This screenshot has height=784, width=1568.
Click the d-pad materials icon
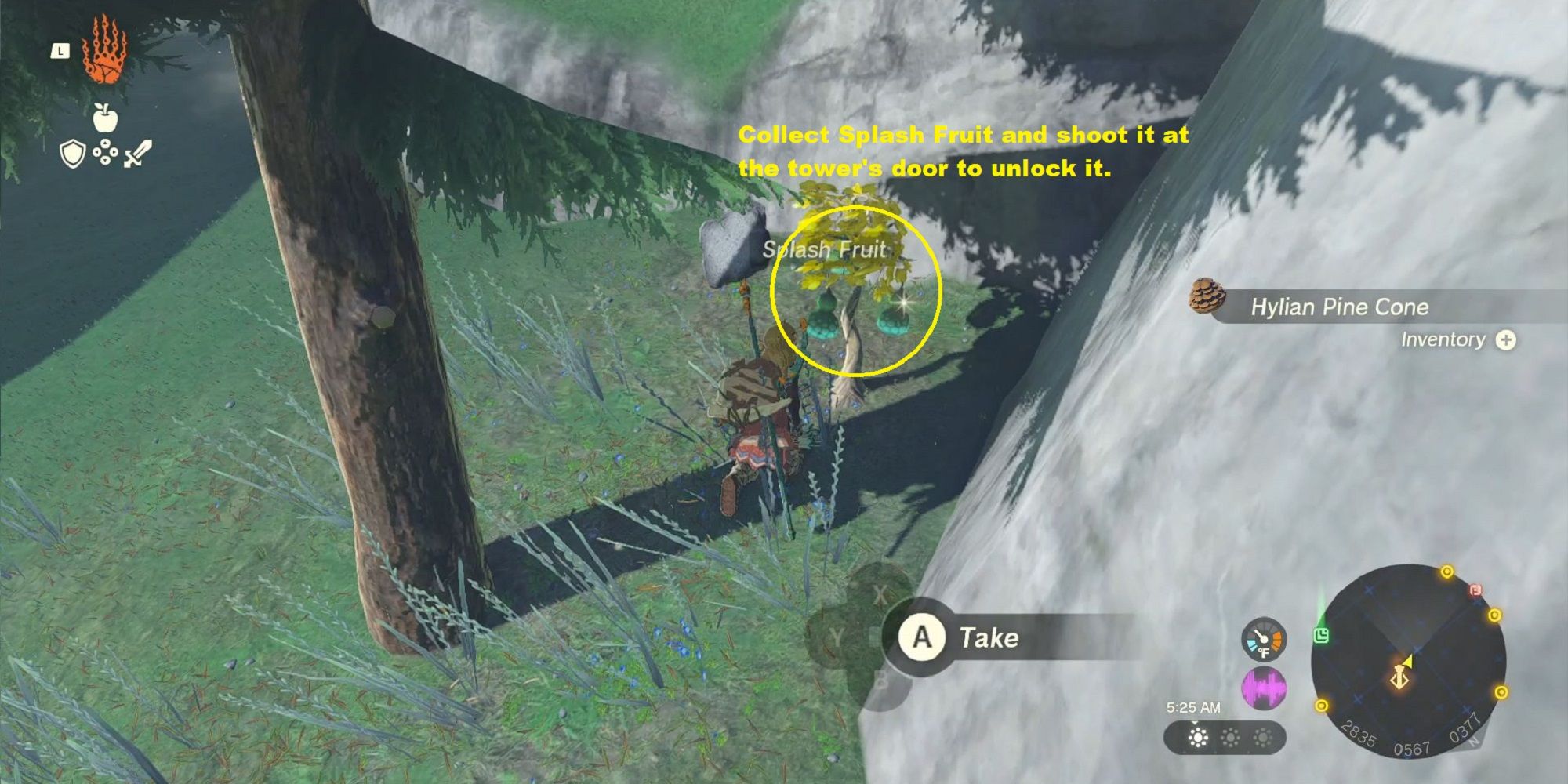coord(105,151)
